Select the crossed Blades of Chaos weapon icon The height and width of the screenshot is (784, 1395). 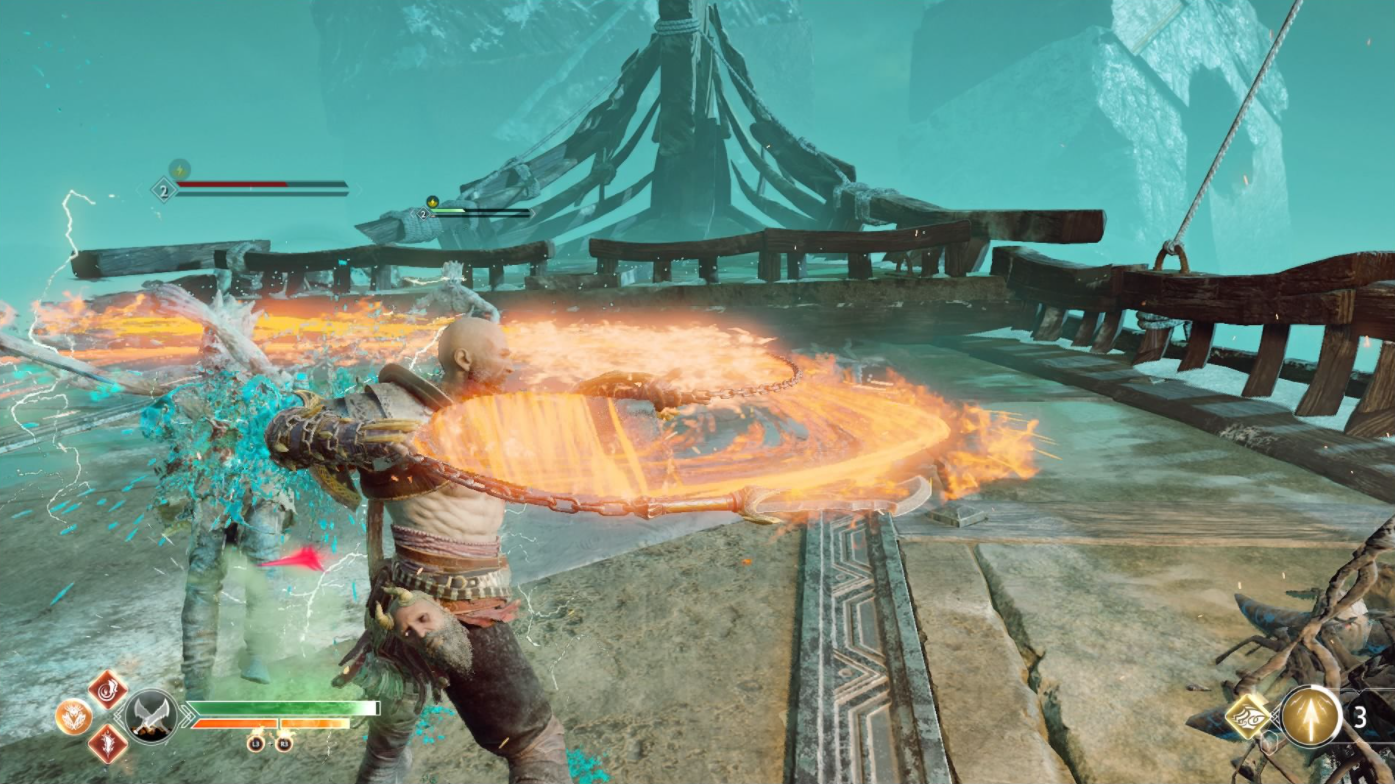tap(152, 716)
